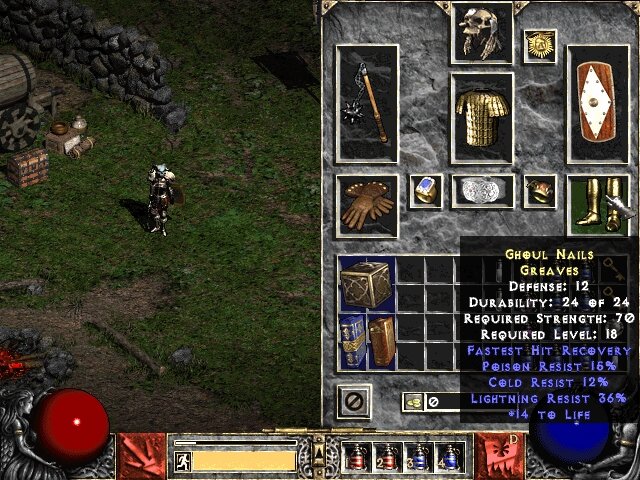Use the red potion in belt slot 1
The image size is (640, 480).
[x=354, y=456]
